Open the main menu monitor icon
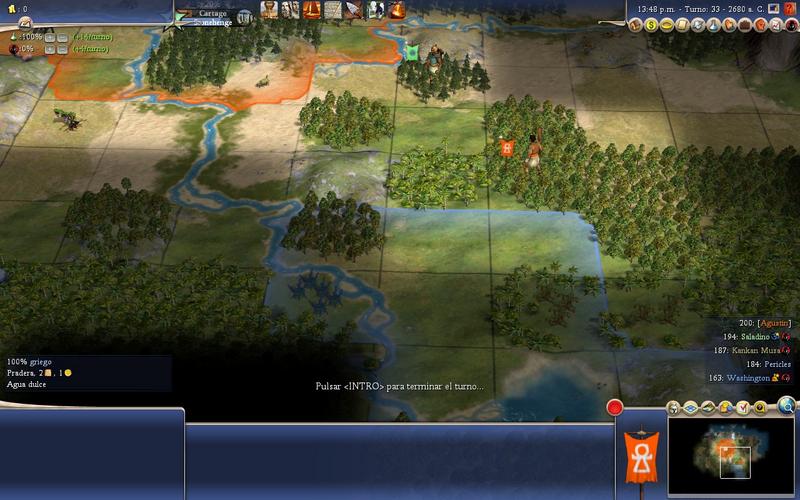 [773, 9]
